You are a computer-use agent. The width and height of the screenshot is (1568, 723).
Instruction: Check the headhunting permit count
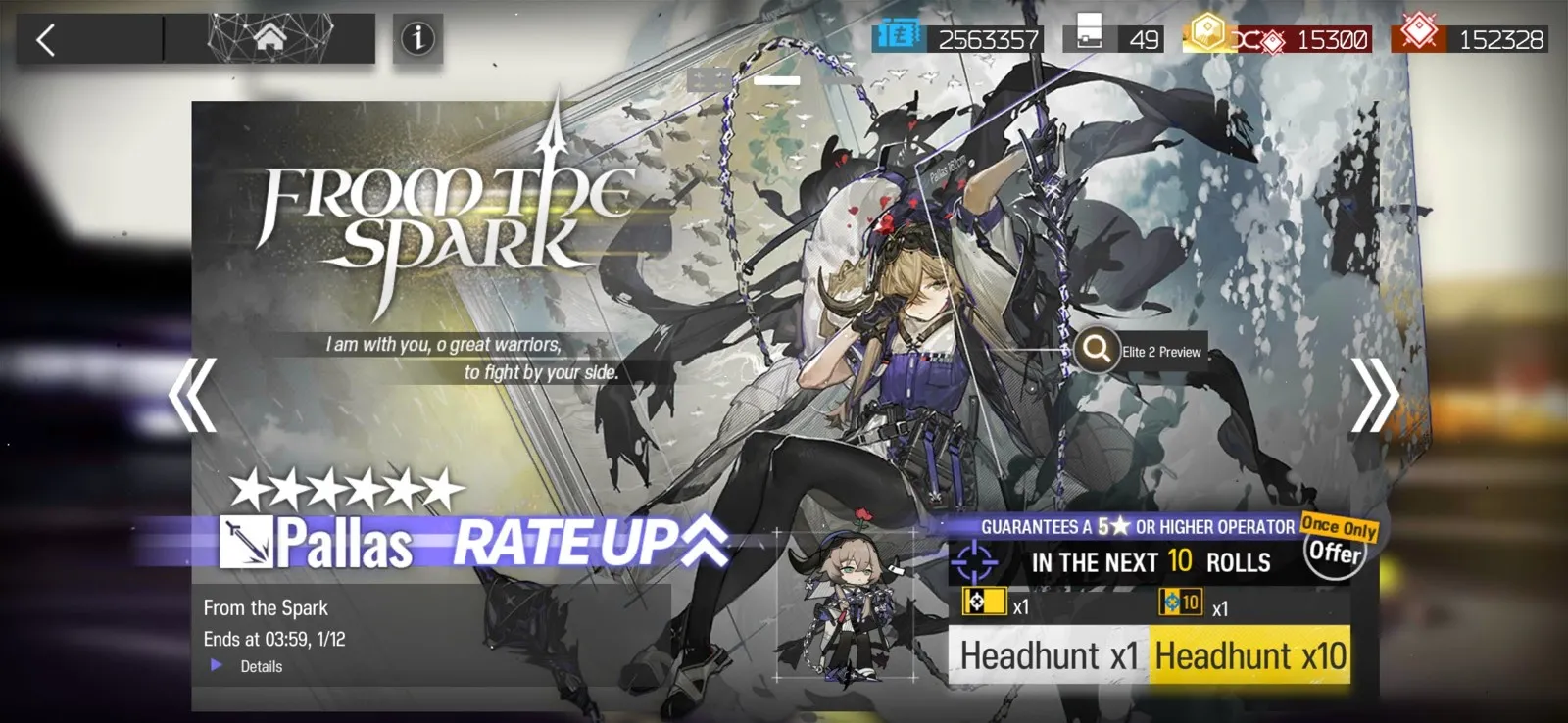[1117, 39]
